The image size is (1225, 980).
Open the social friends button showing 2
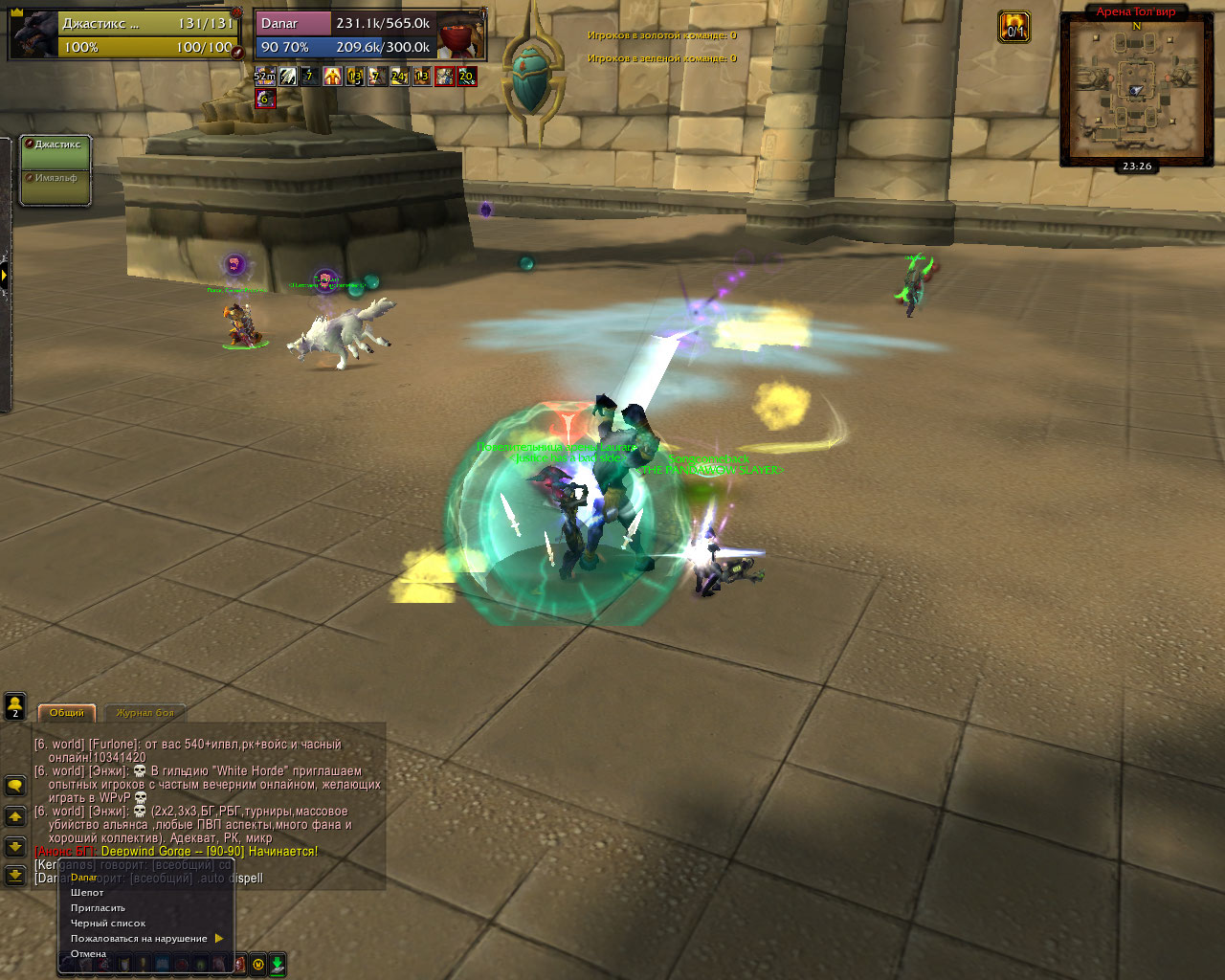tap(15, 706)
